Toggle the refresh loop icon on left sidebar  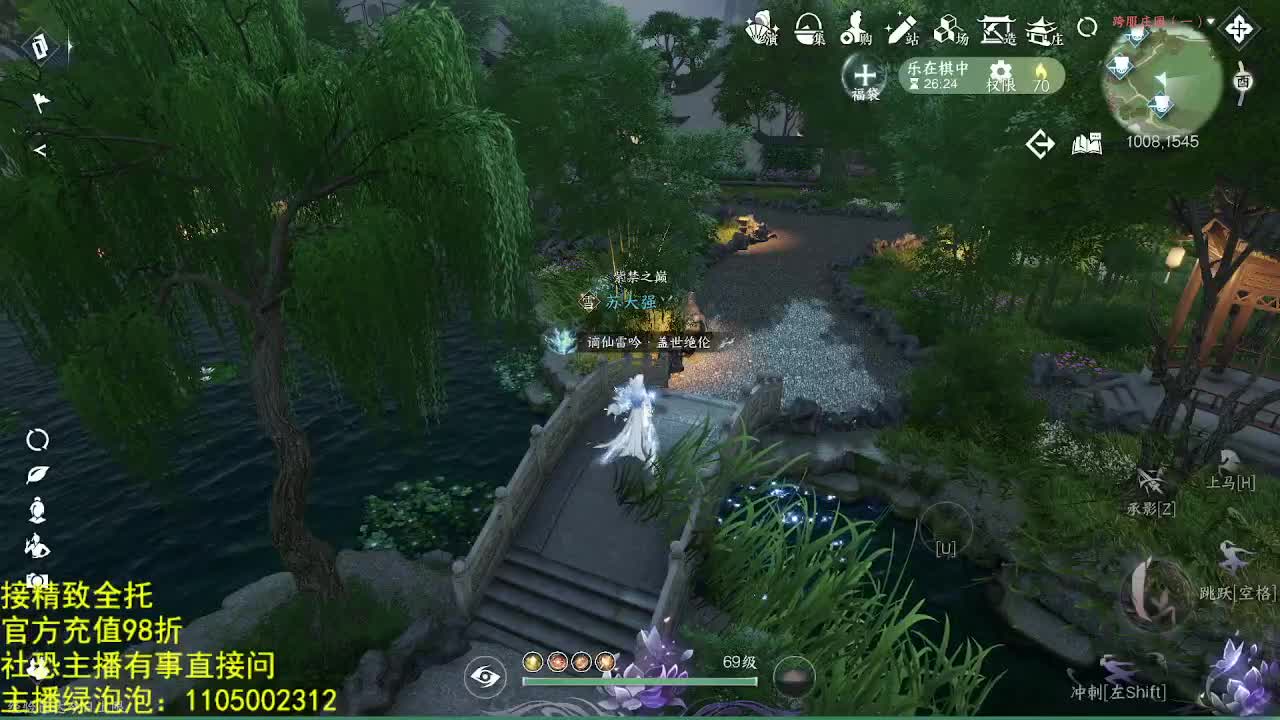coord(38,441)
